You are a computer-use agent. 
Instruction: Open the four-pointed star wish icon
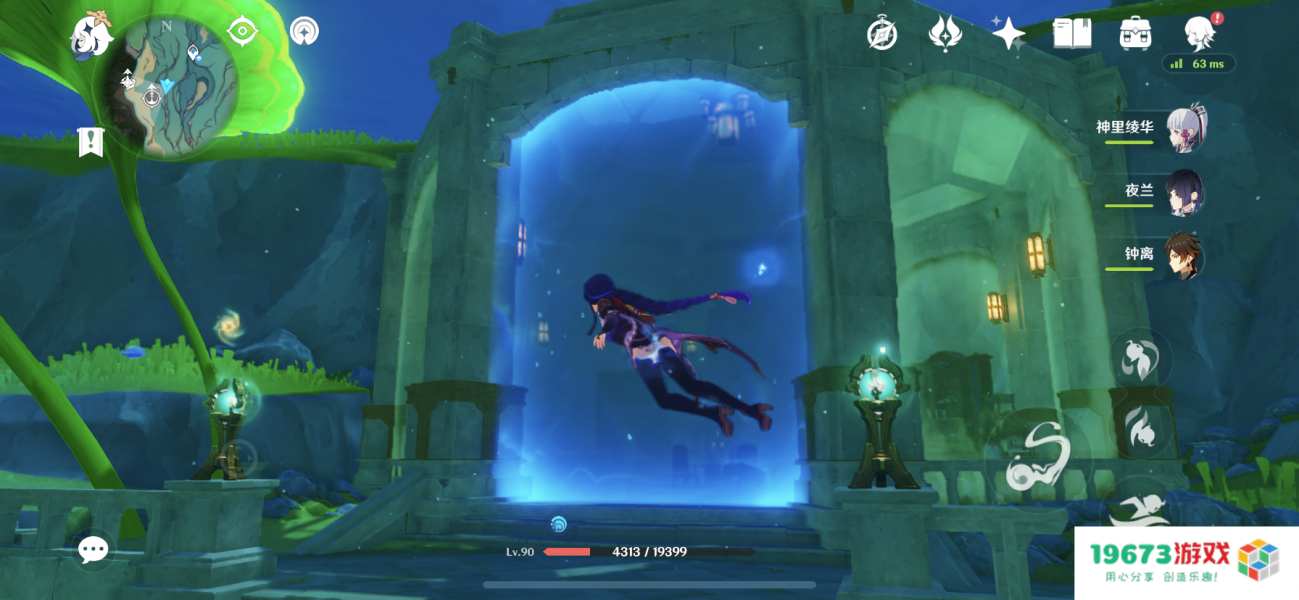(1008, 34)
